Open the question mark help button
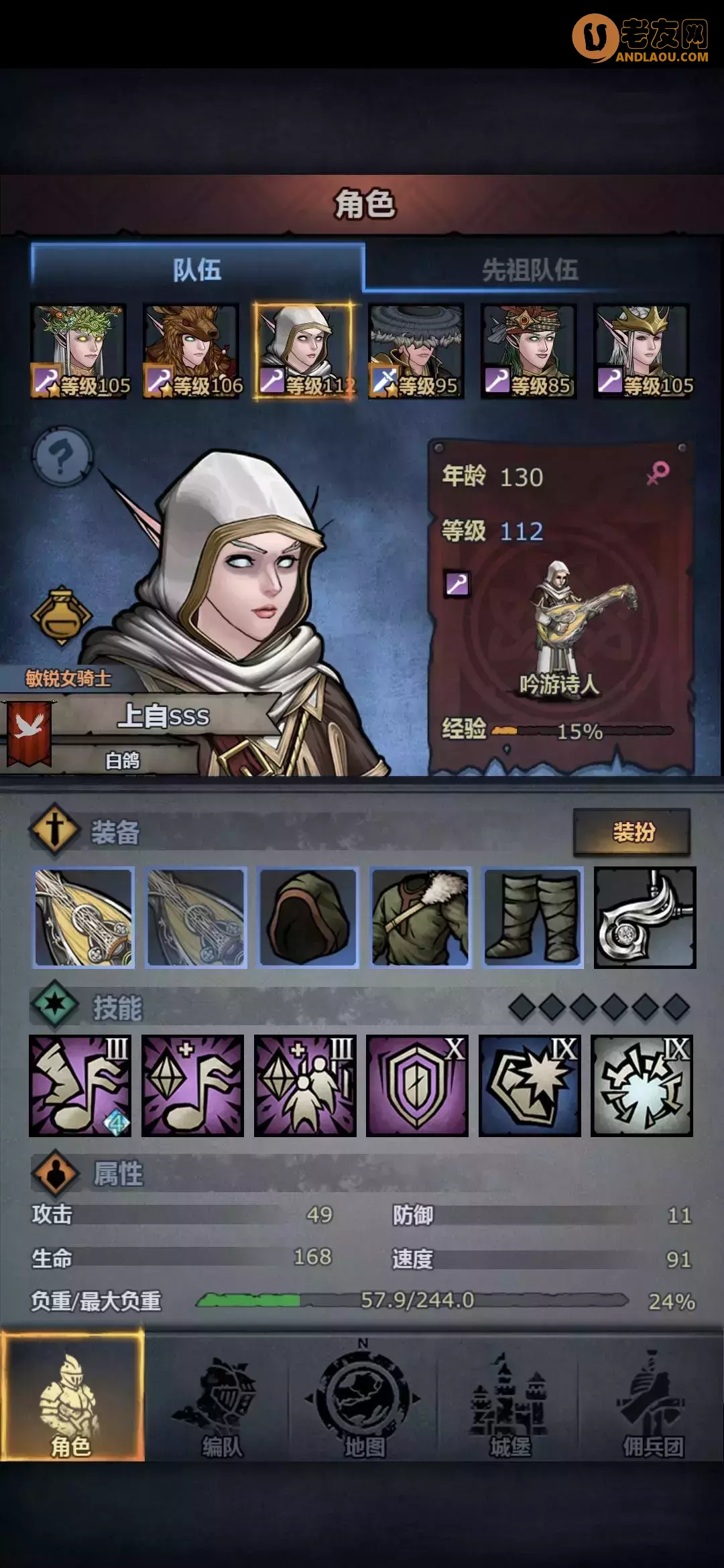 click(62, 457)
